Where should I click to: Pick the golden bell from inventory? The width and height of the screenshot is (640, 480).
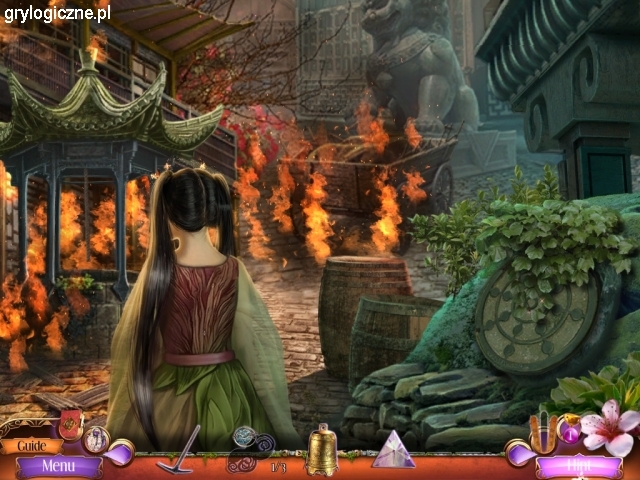[322, 451]
